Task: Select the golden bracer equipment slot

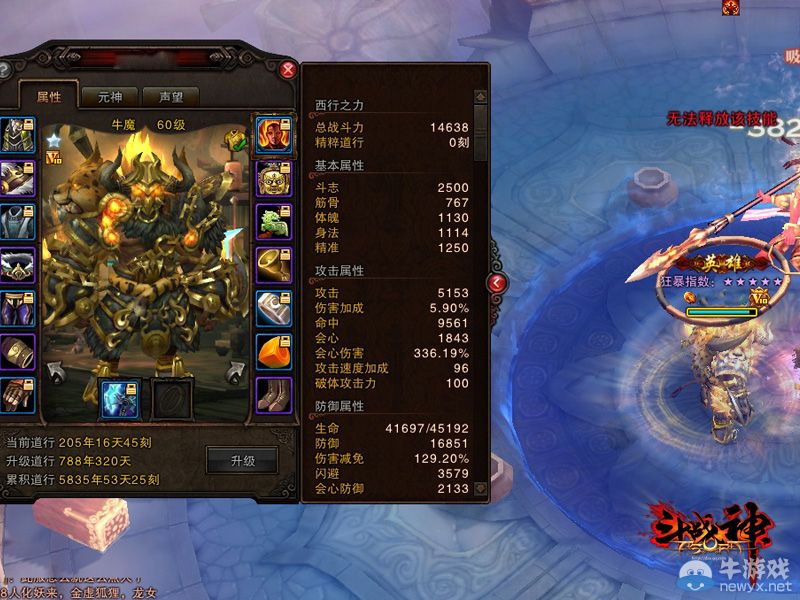Action: [x=17, y=351]
